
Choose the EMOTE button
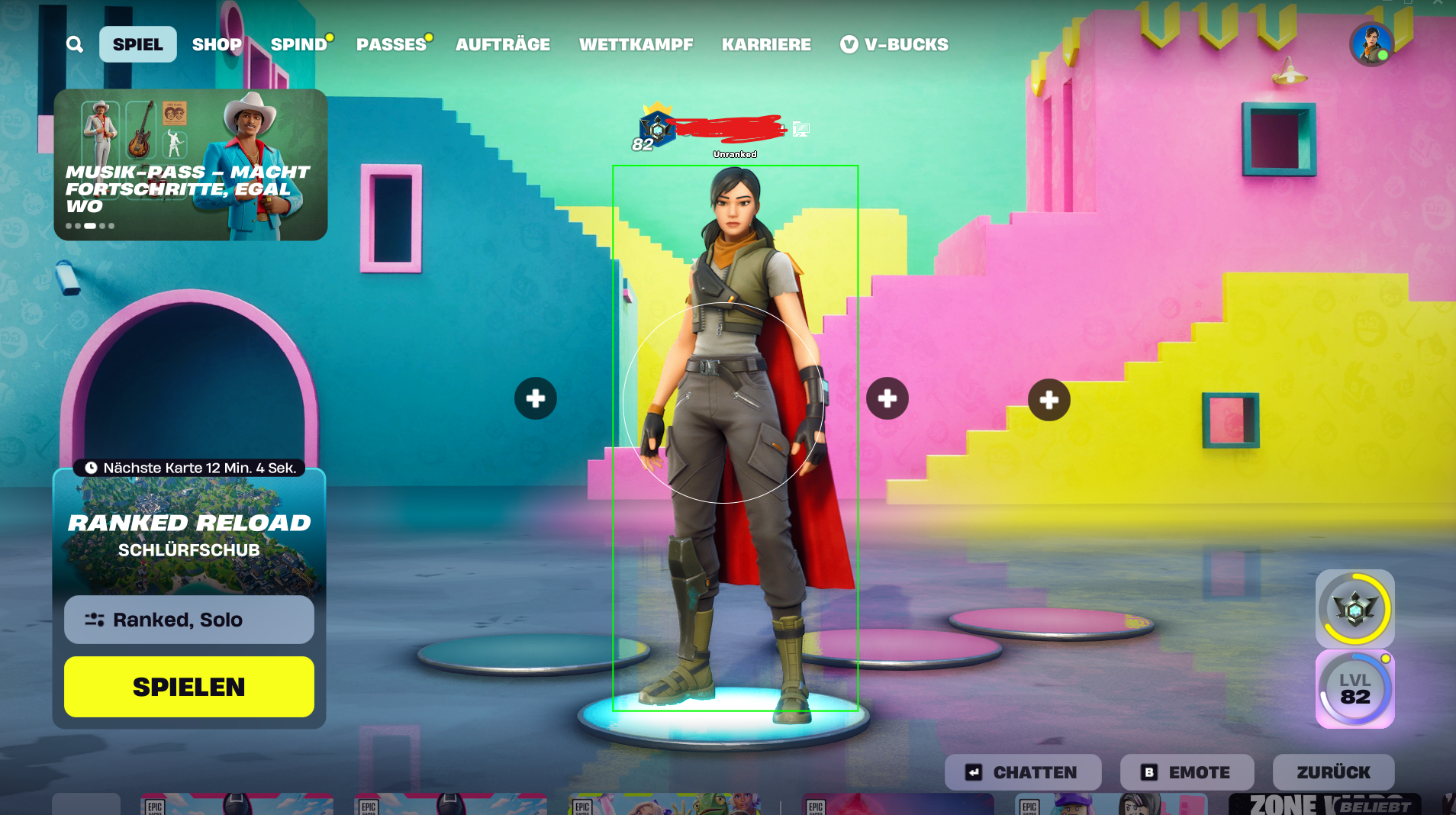pyautogui.click(x=1187, y=772)
